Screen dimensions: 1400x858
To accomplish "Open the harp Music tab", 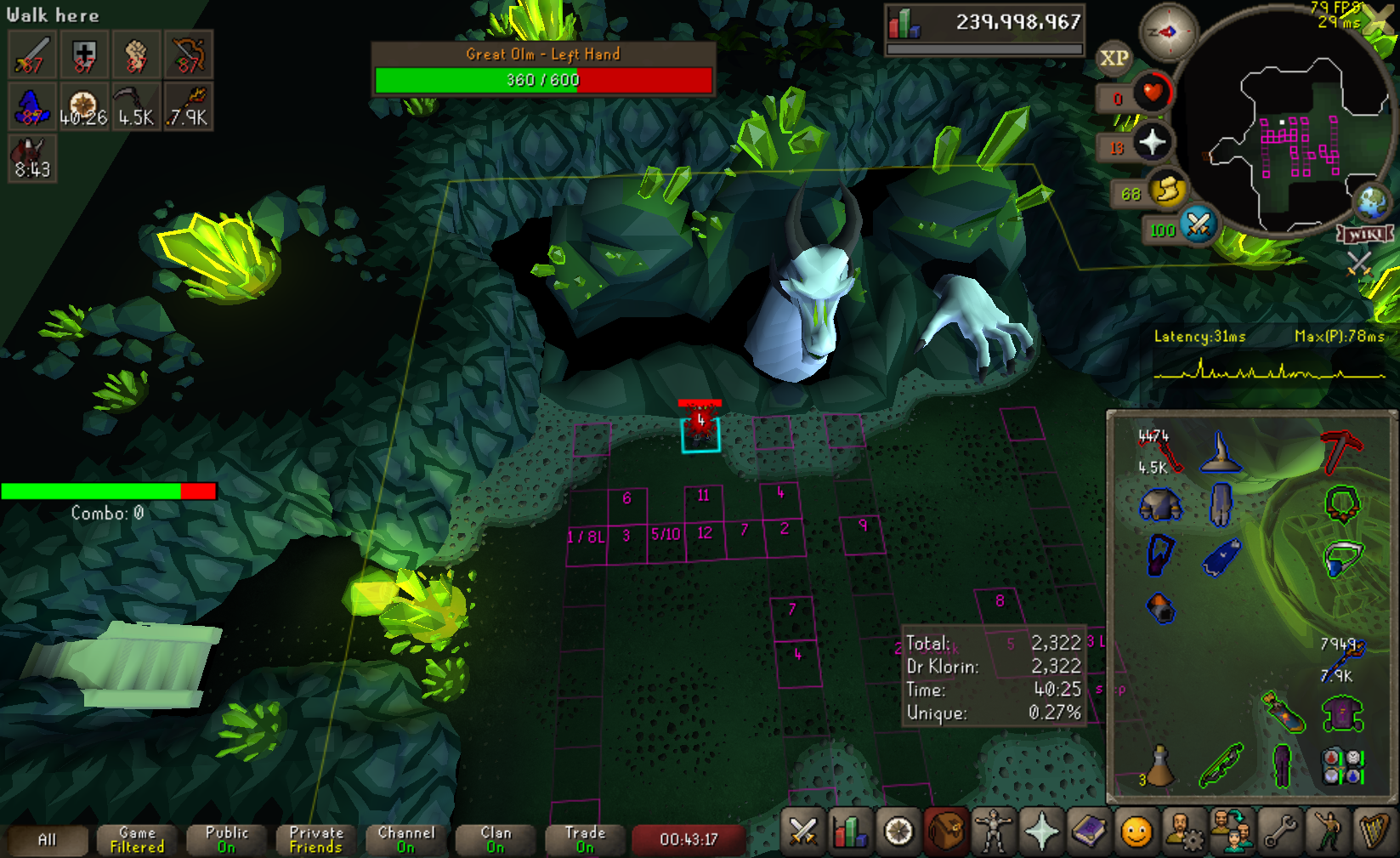I will (1374, 832).
